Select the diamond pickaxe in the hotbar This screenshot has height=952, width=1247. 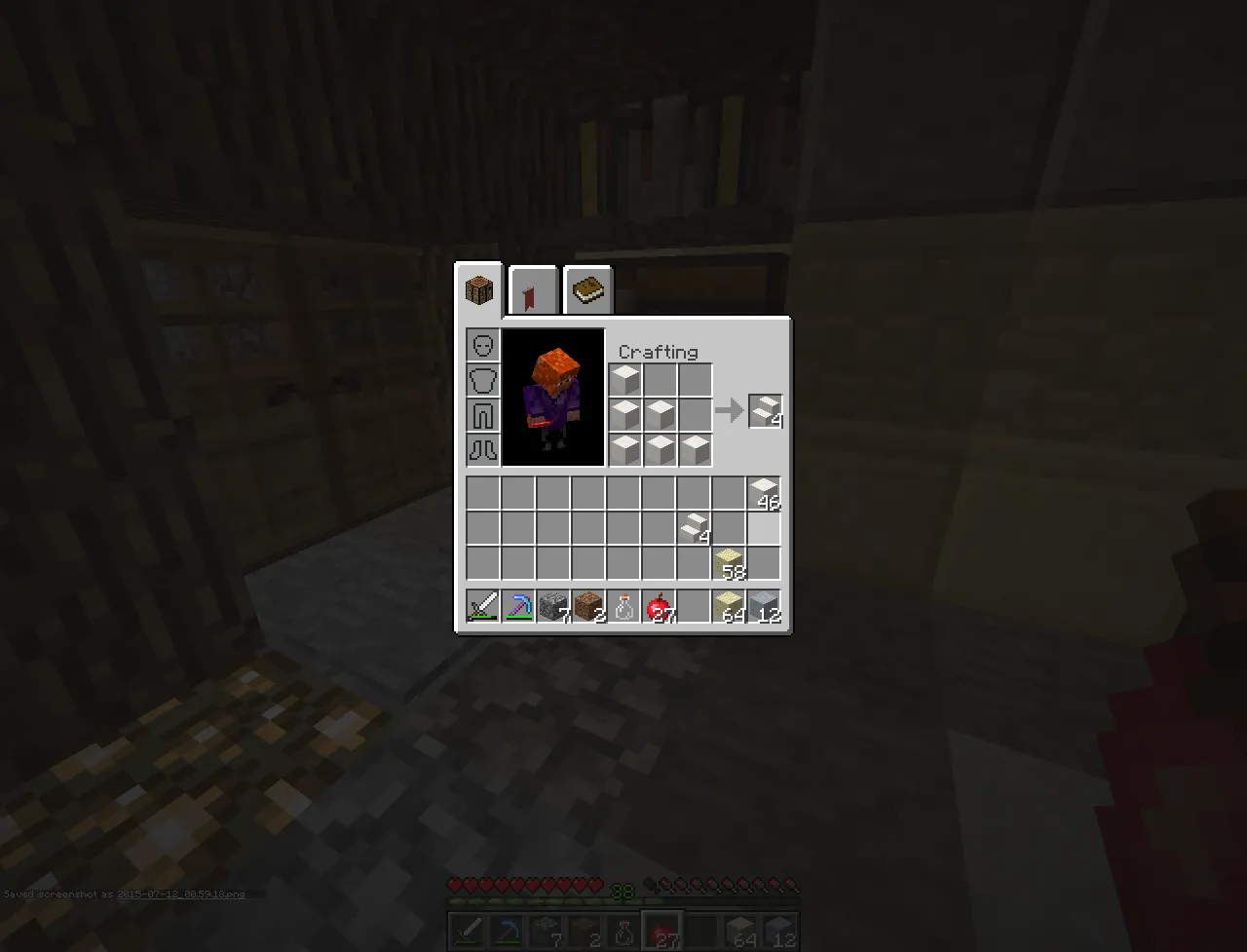tap(519, 606)
